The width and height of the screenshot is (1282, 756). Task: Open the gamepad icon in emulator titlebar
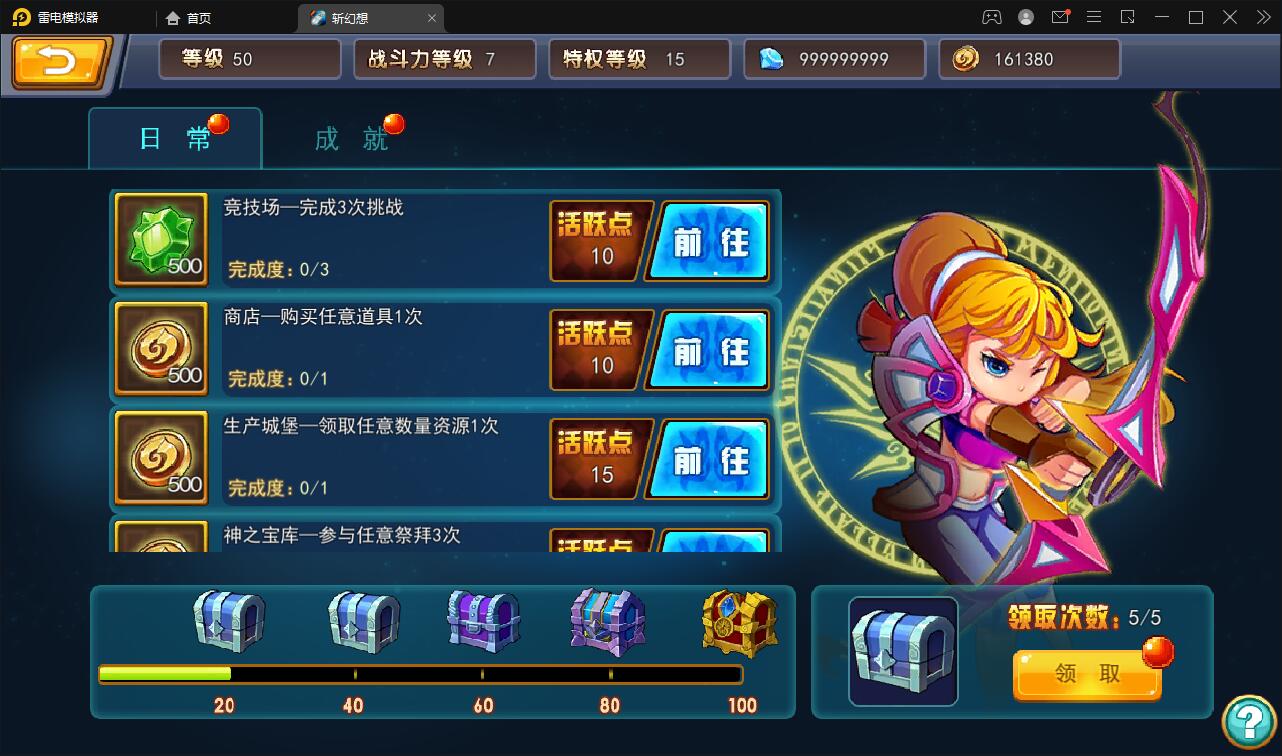992,17
